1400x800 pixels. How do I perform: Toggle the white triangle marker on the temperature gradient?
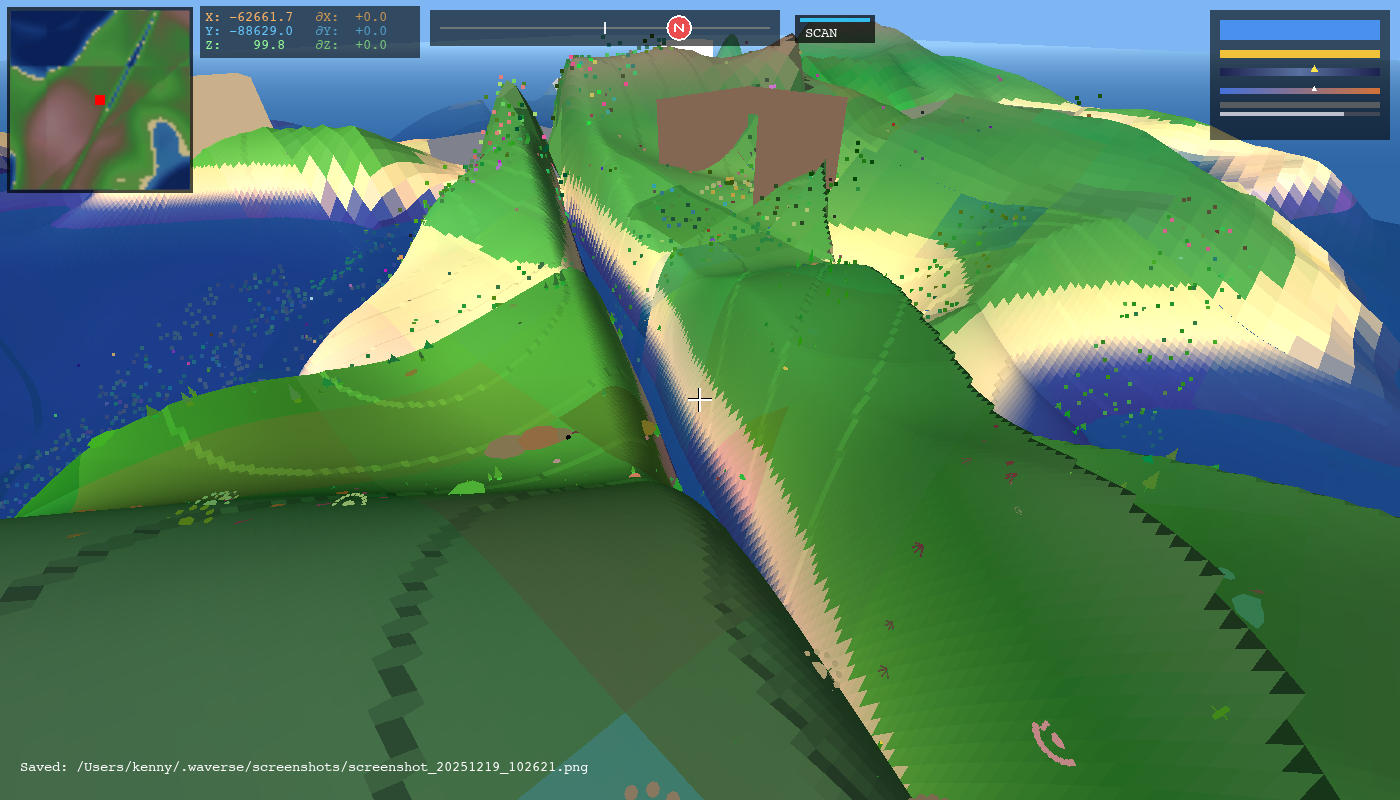click(1314, 88)
